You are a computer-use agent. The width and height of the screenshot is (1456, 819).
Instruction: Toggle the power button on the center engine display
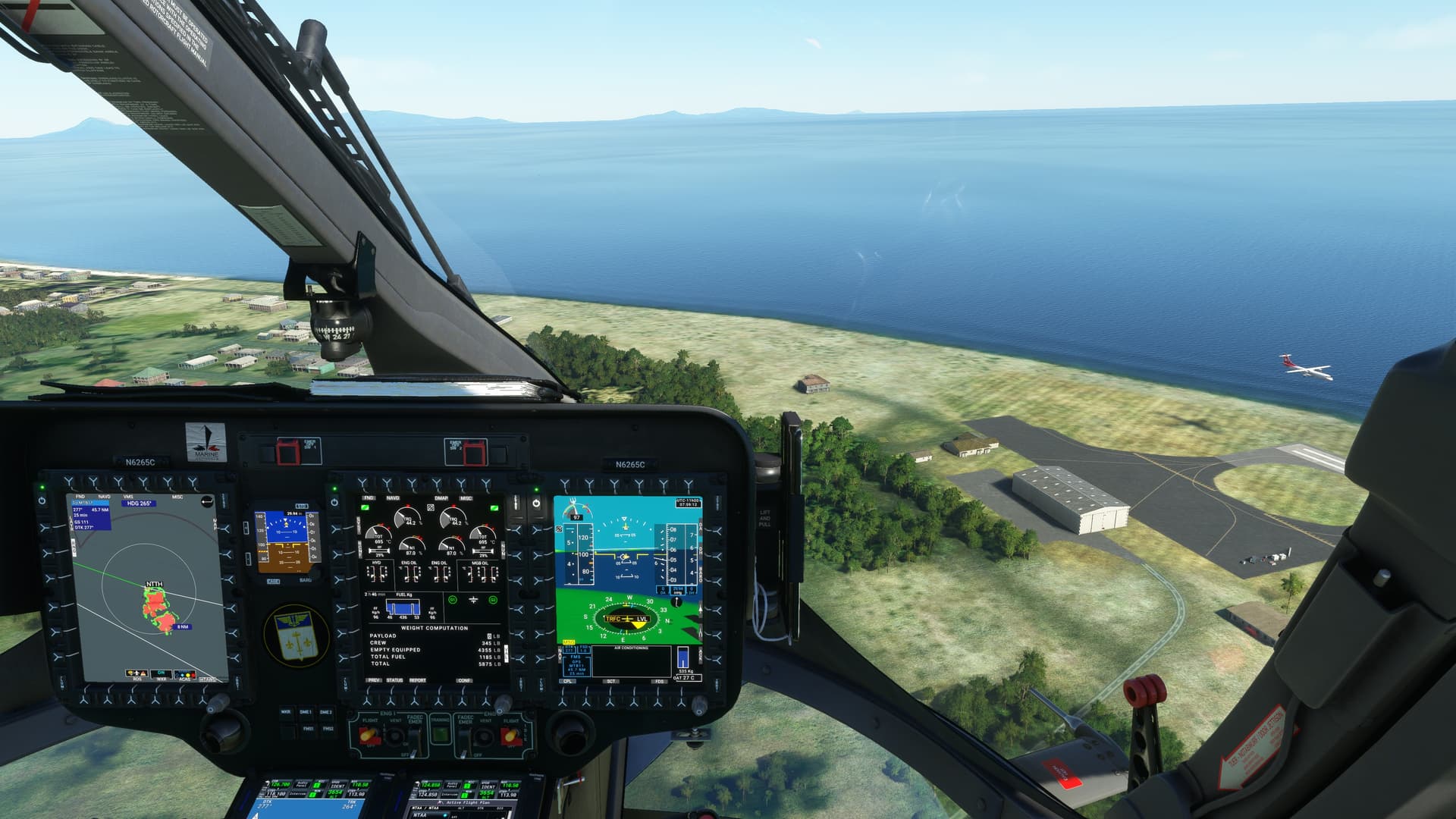[x=334, y=502]
